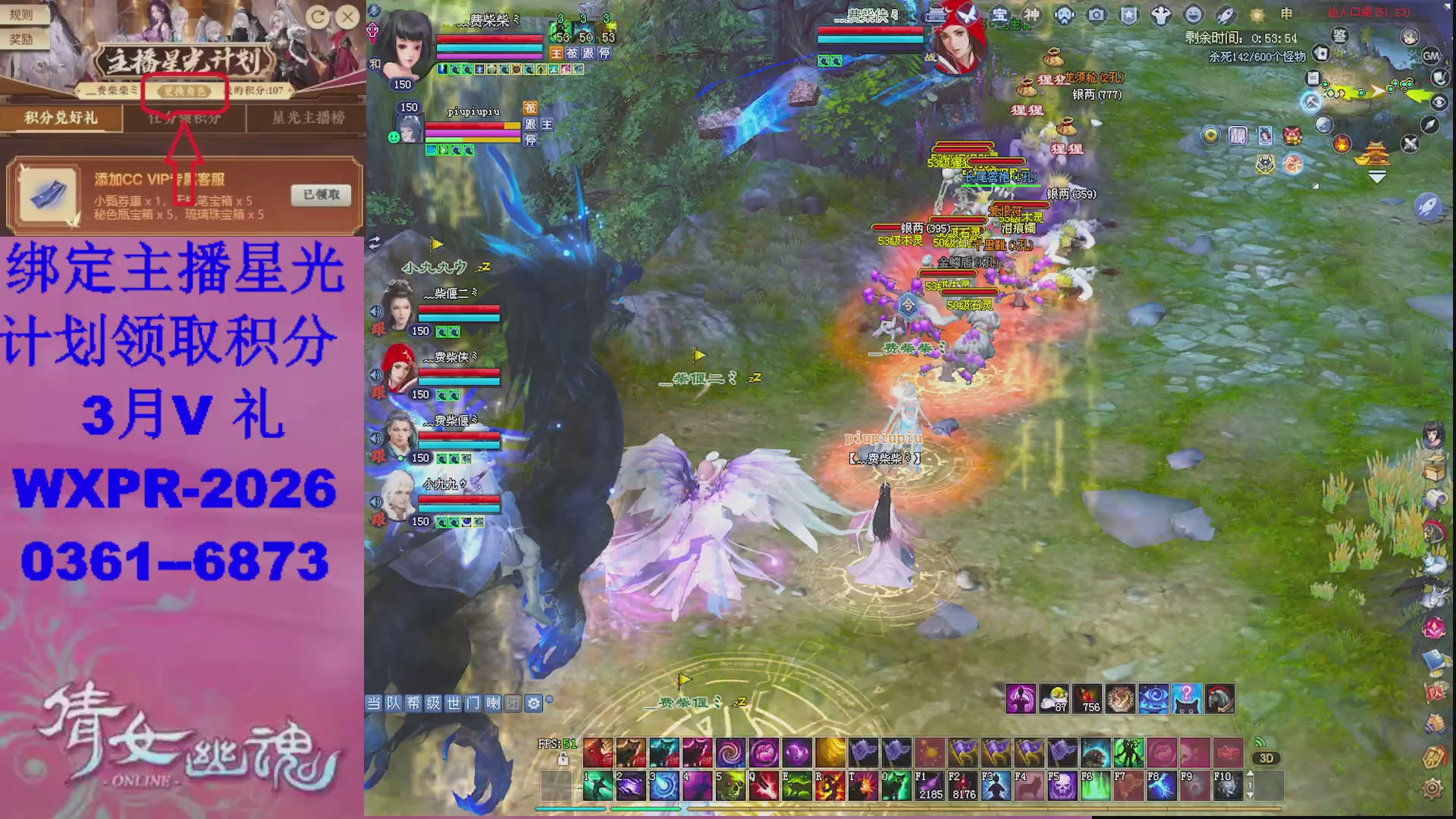Open the 鉴 appraisal icon near minimap
This screenshot has height=819, width=1456.
pos(1339,36)
